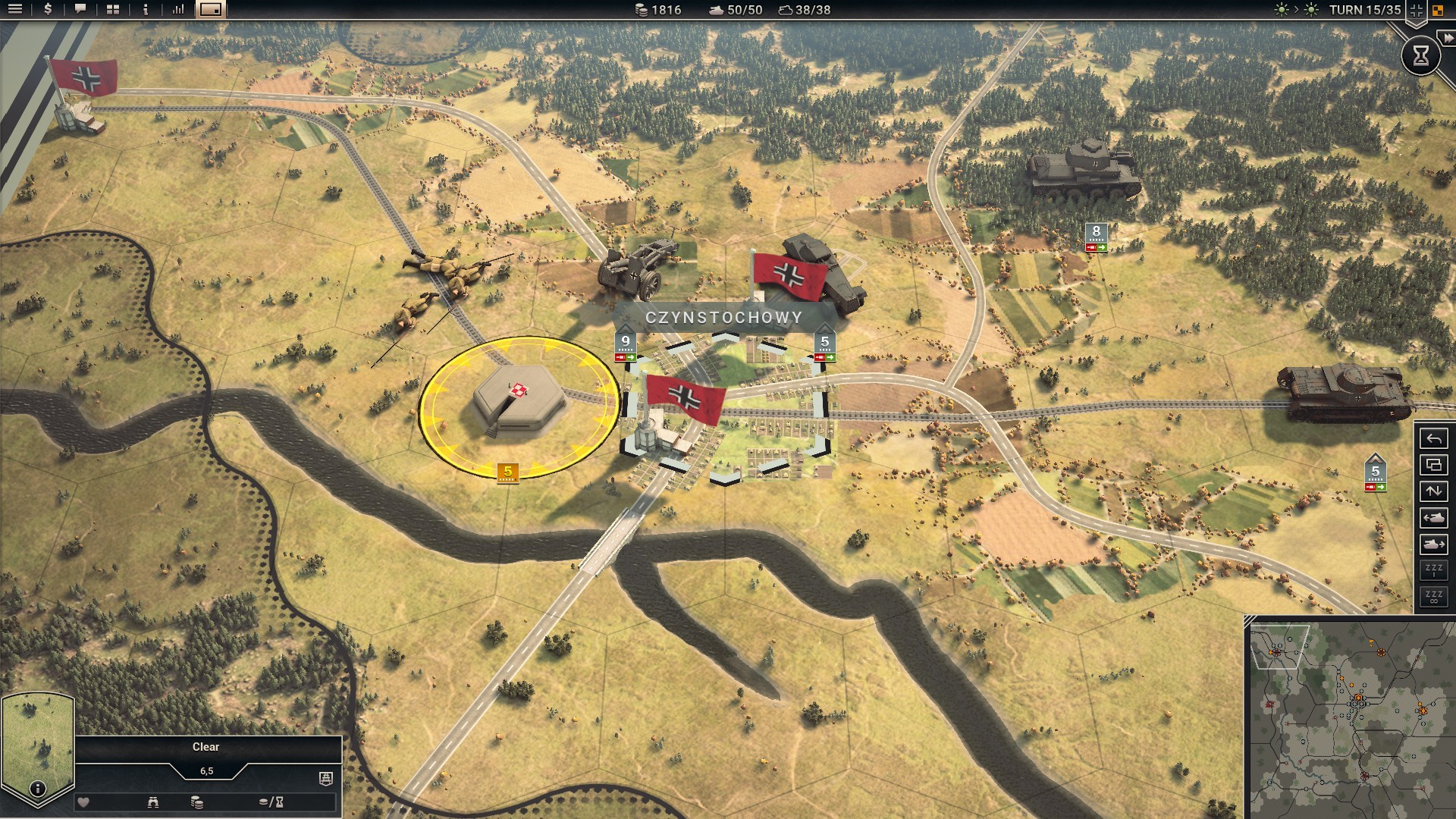Select previous unit with left-arrow tank button
Image resolution: width=1456 pixels, height=819 pixels.
pos(1433,518)
